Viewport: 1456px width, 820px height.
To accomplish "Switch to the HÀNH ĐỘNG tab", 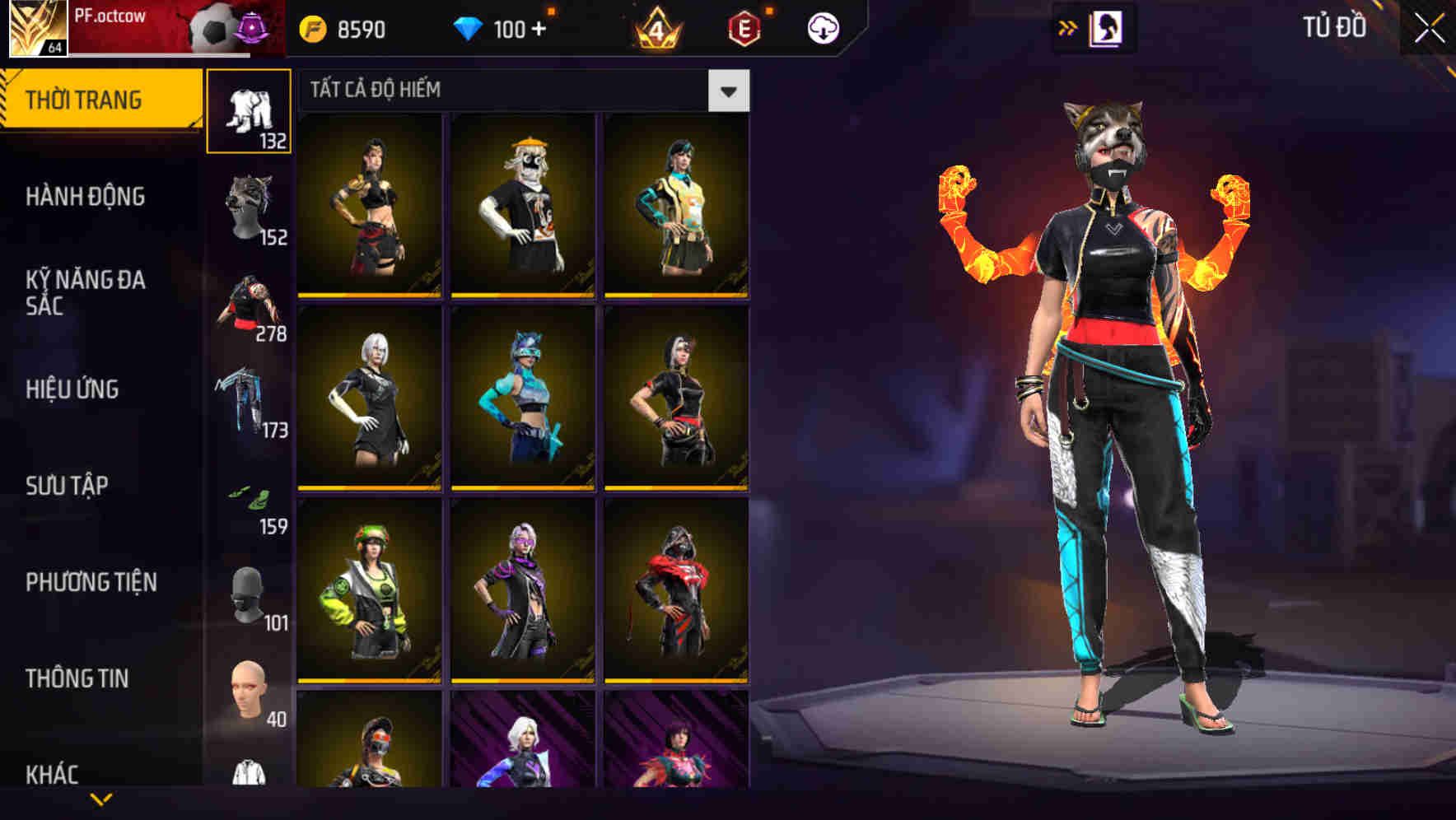I will point(86,198).
